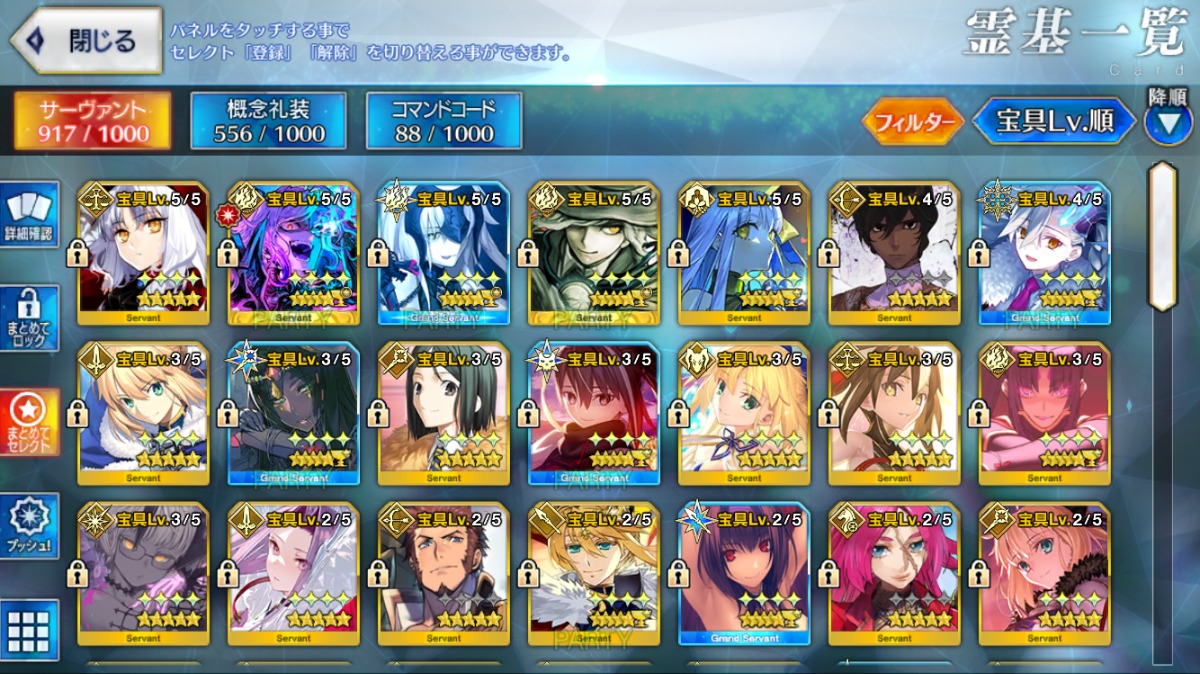Activate まとめてセレクト bulk select mode

(31, 422)
